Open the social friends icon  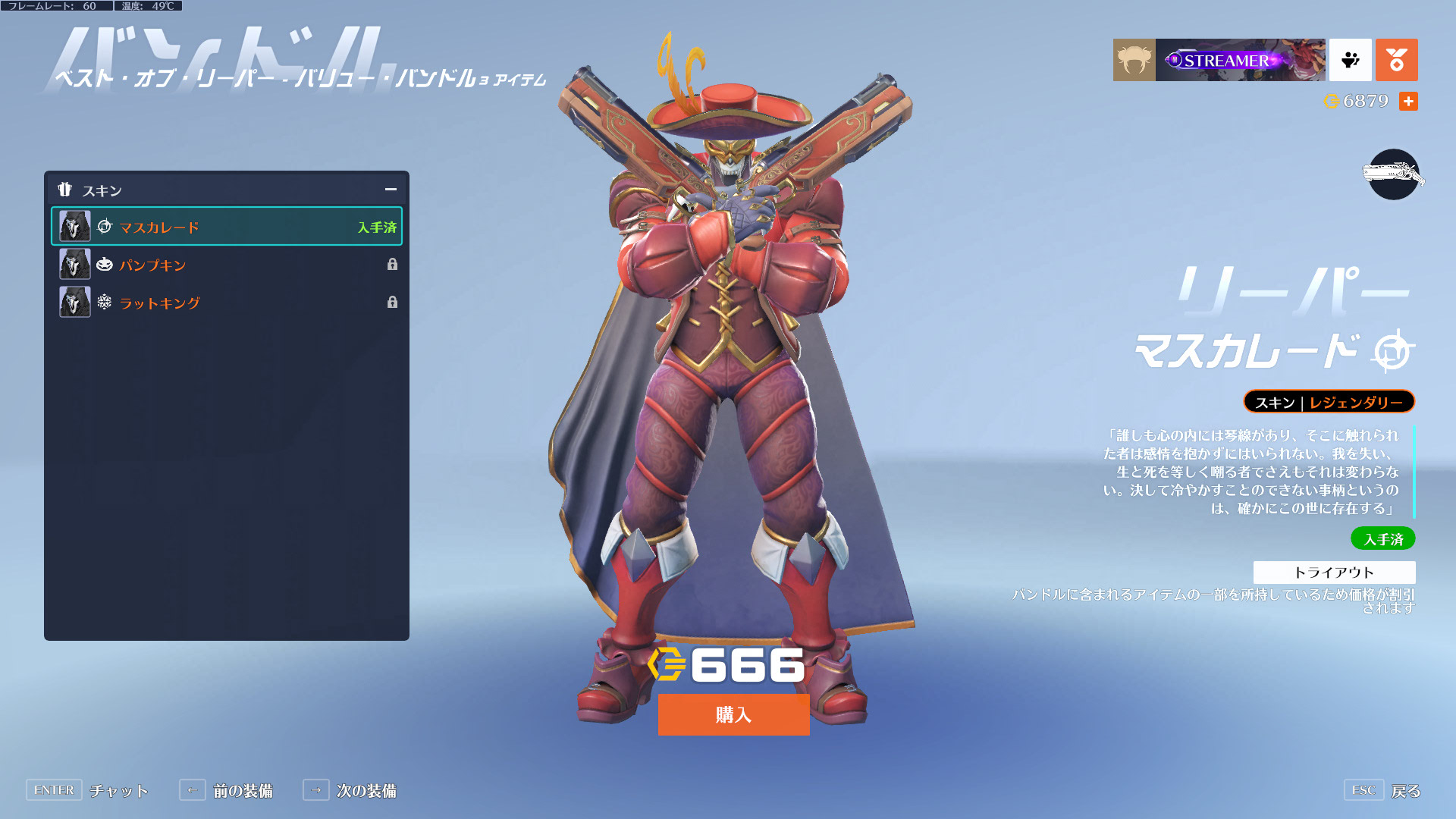click(x=1350, y=60)
